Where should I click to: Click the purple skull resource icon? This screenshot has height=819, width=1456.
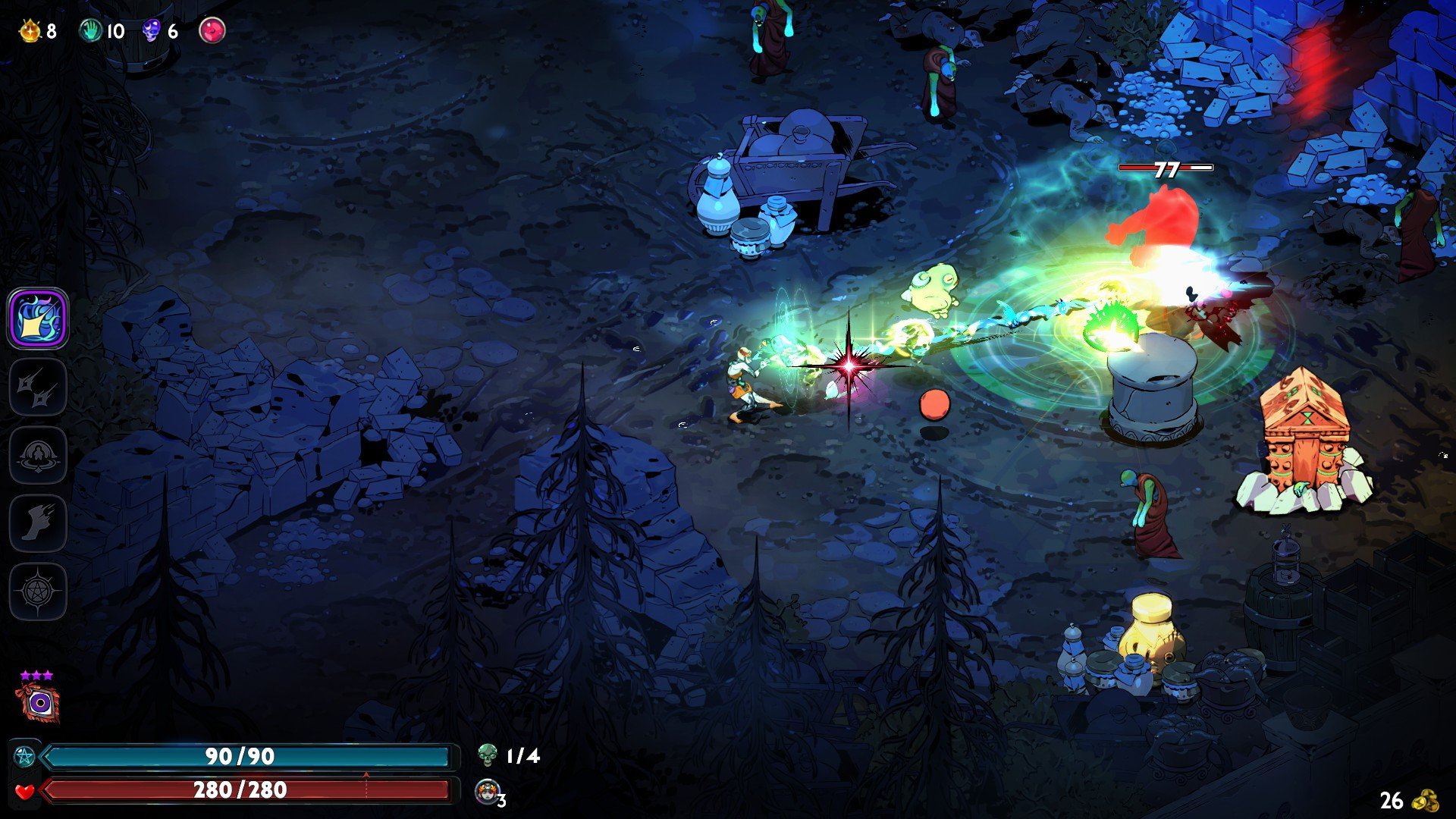tap(152, 31)
